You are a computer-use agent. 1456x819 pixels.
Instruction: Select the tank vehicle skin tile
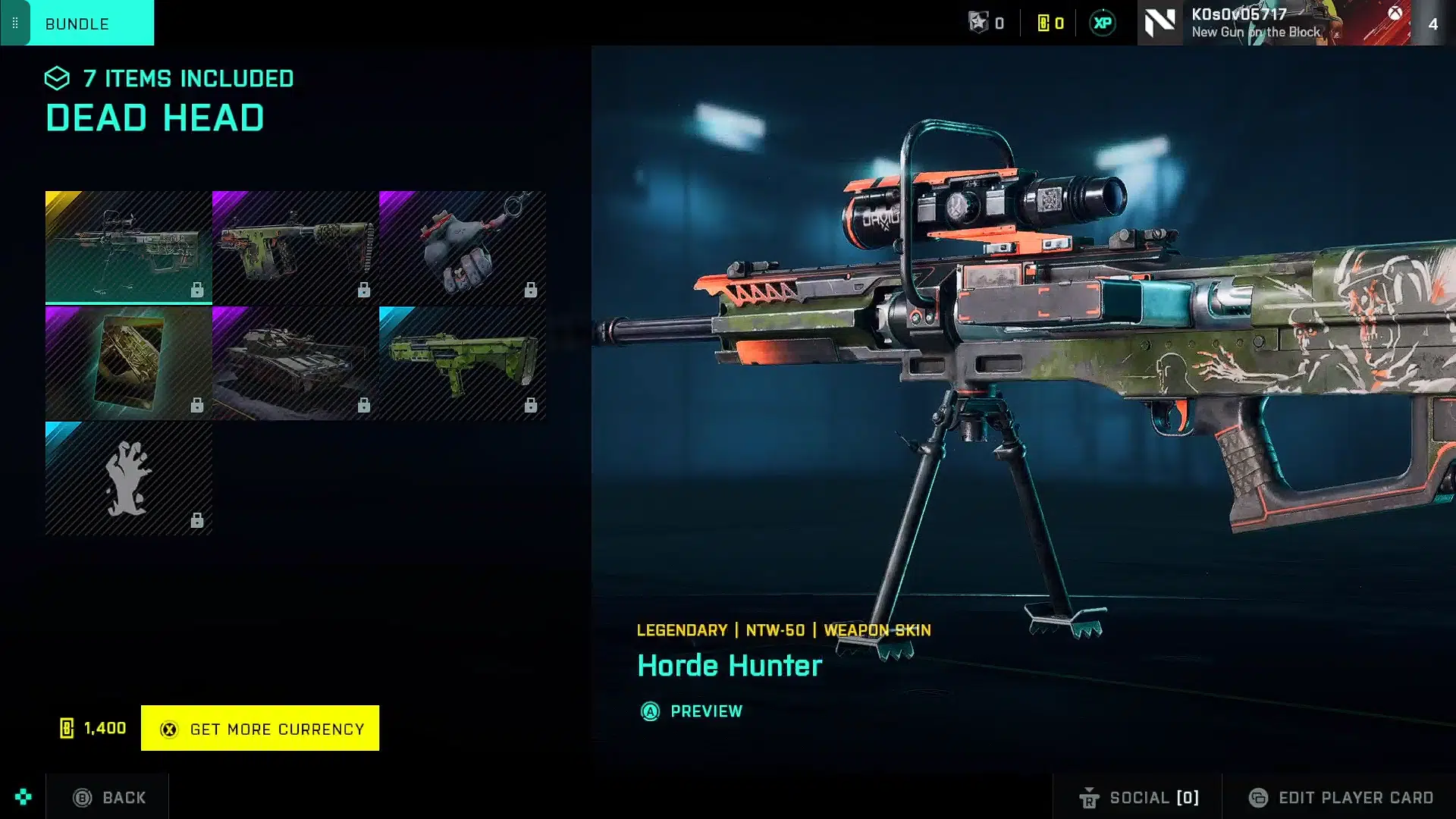(295, 362)
